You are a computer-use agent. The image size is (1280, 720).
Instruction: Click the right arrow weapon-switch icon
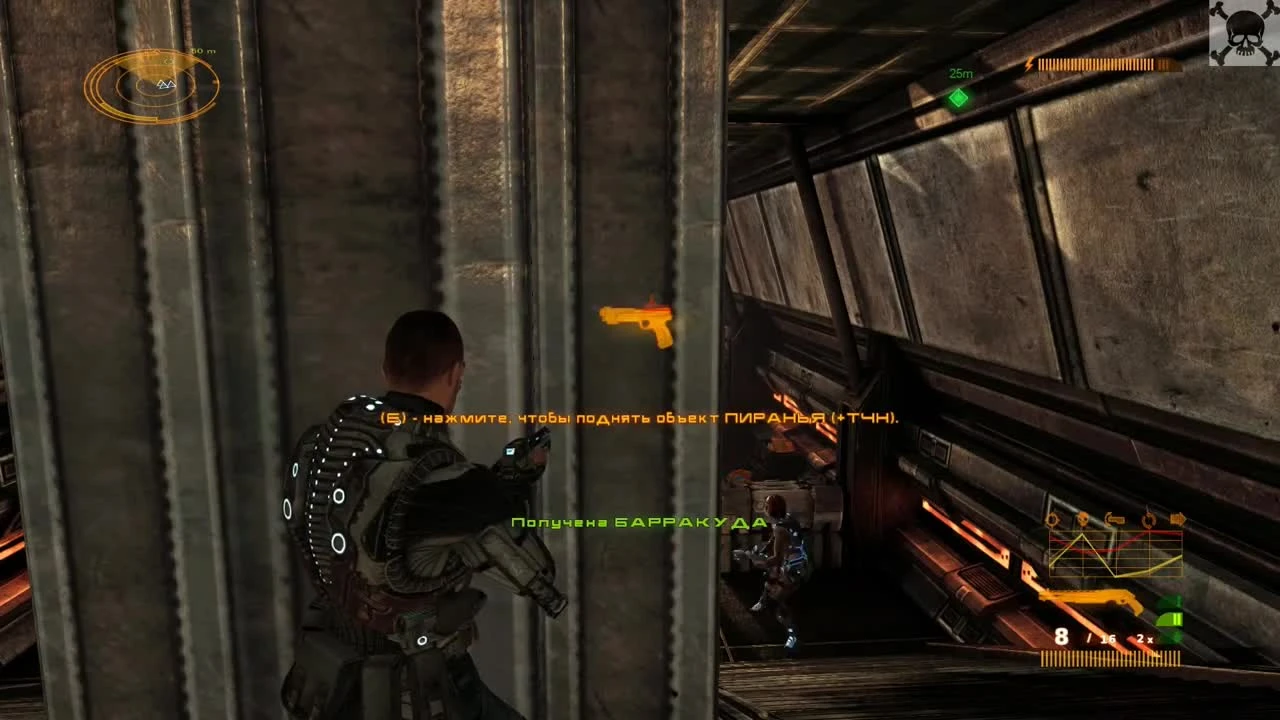point(1177,519)
